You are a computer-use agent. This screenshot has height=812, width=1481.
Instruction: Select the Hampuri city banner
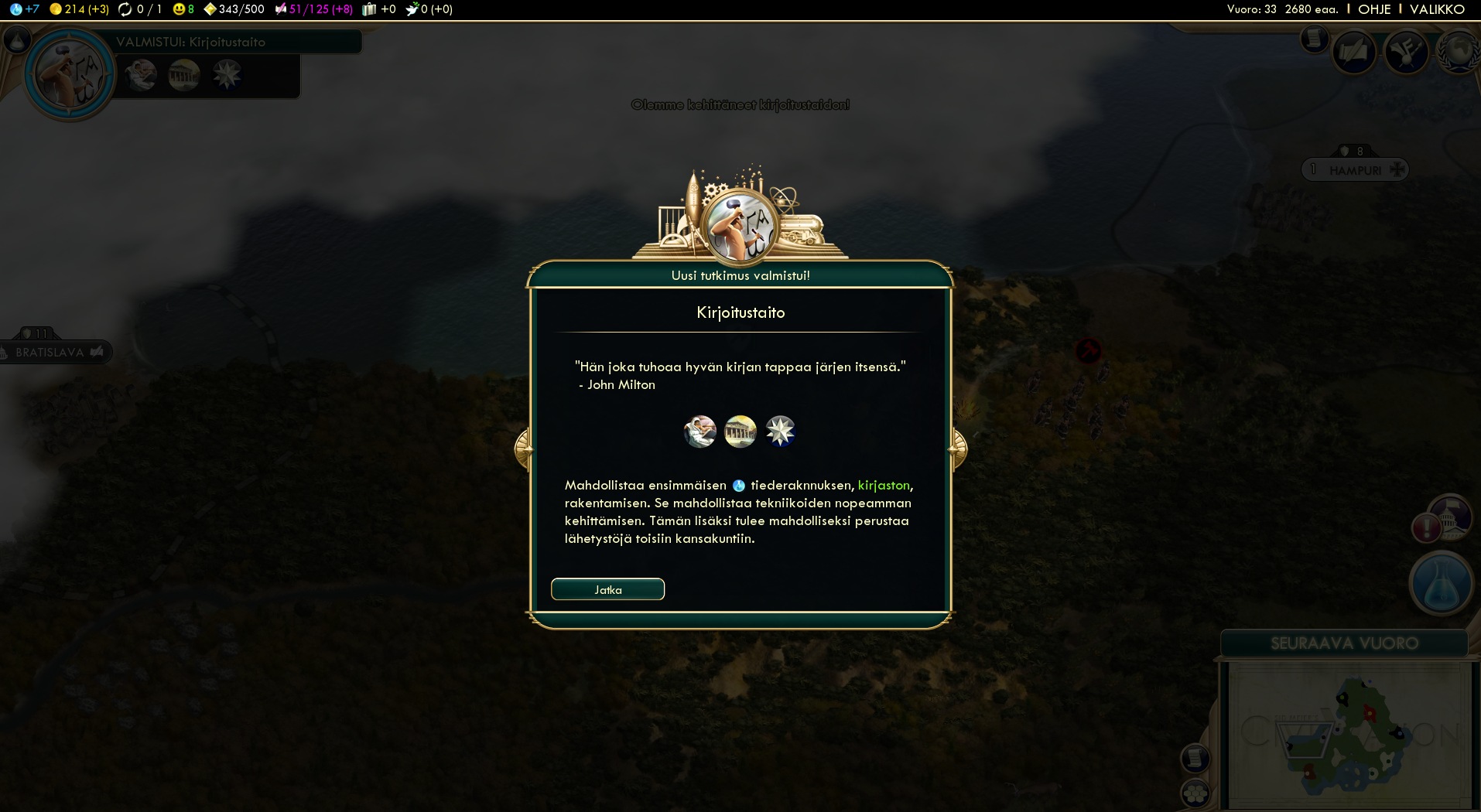[x=1355, y=170]
